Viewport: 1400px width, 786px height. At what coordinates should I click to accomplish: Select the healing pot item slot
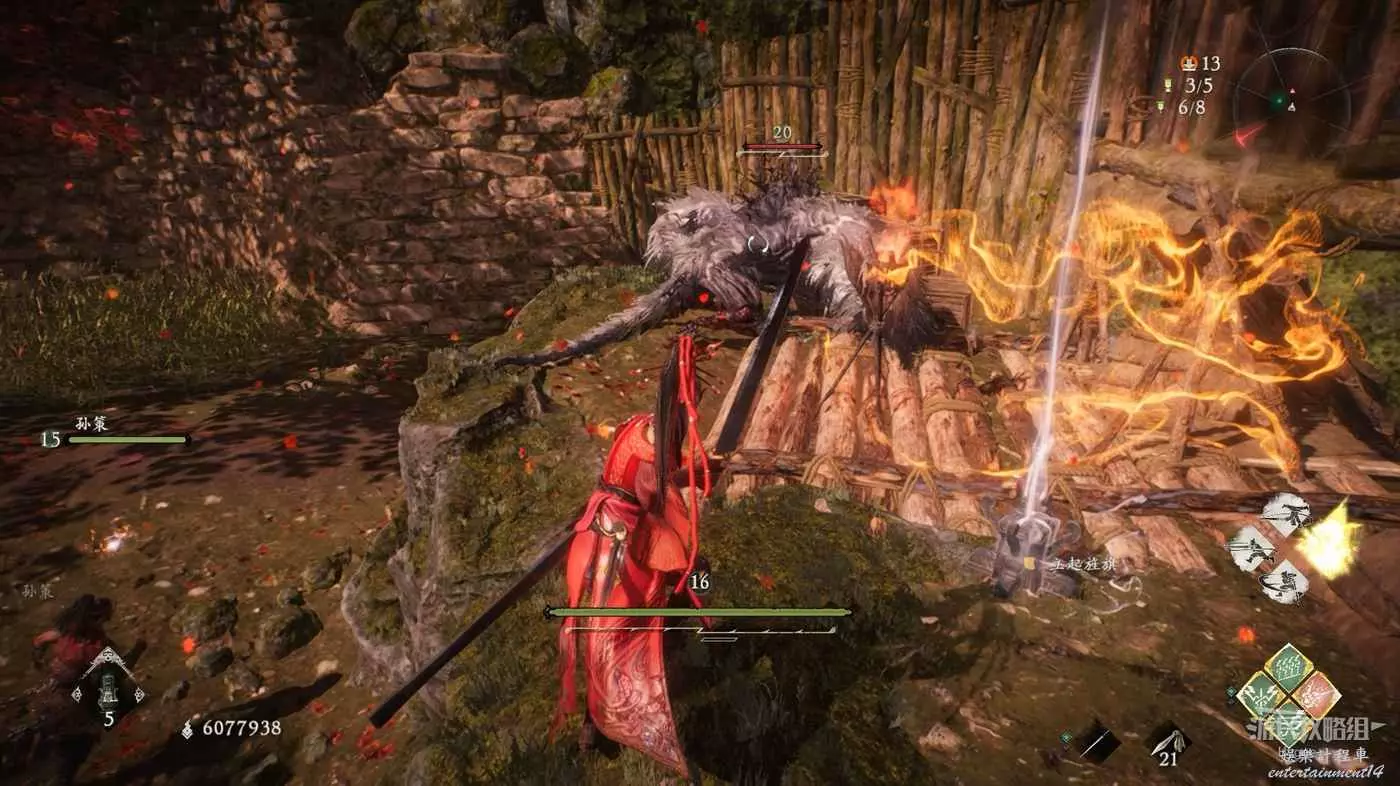(107, 686)
